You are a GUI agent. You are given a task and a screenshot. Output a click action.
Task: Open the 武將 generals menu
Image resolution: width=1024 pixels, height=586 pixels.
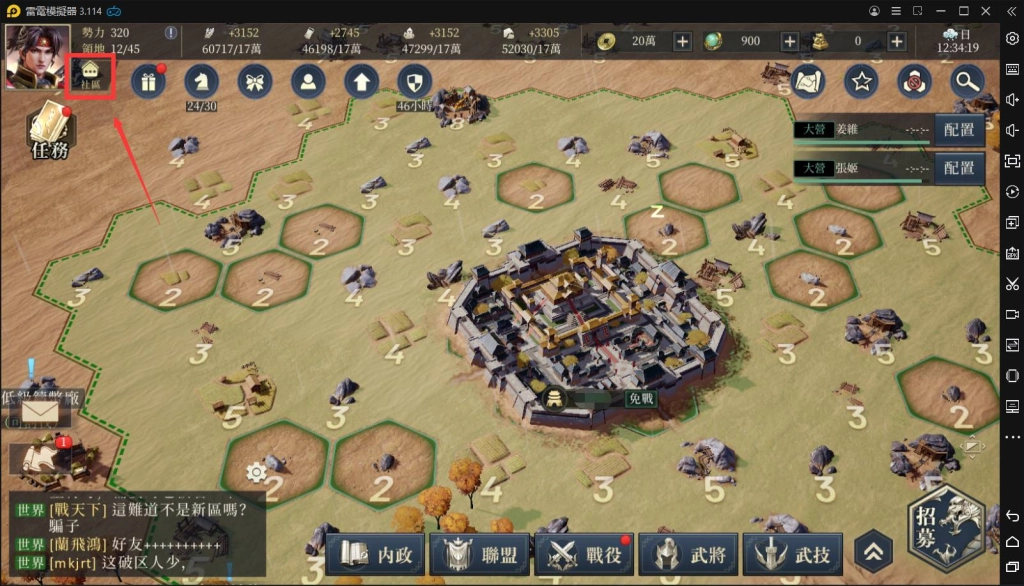coord(690,555)
